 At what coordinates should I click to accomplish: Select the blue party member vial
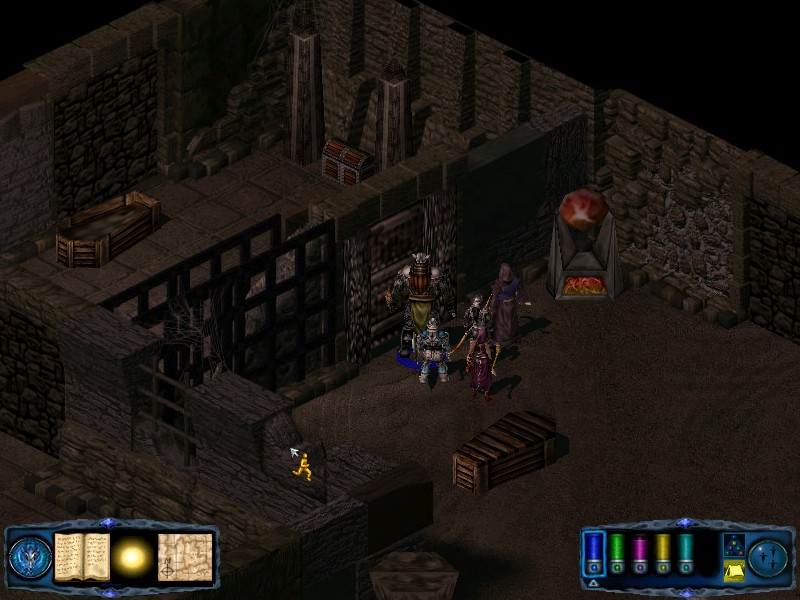pyautogui.click(x=594, y=551)
